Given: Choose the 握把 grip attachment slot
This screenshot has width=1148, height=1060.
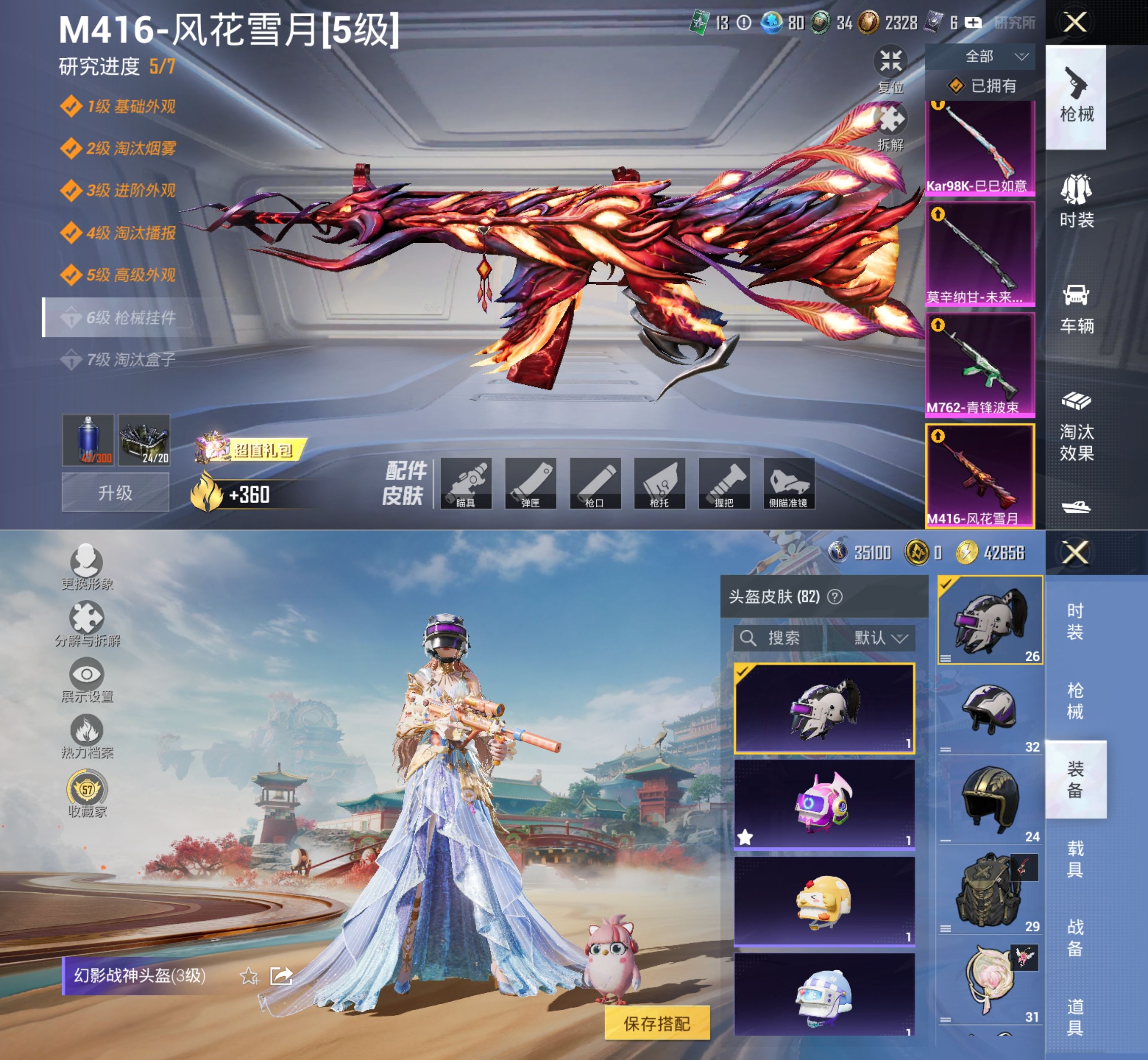Looking at the screenshot, I should [x=724, y=484].
